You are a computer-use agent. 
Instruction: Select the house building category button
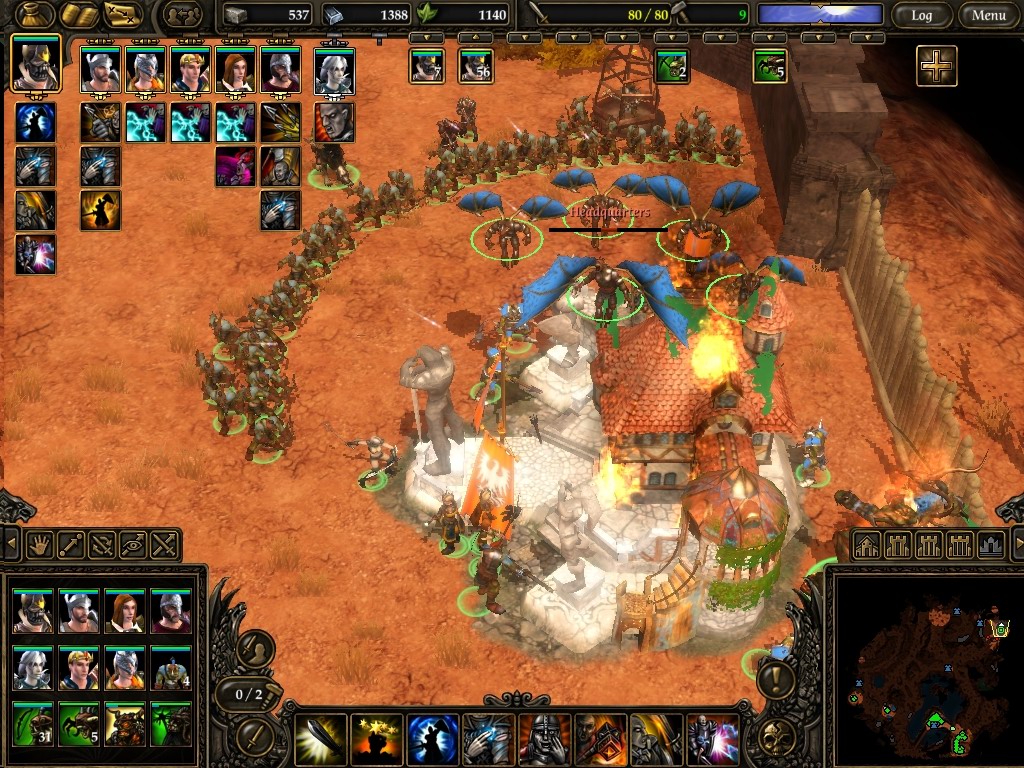click(x=866, y=546)
